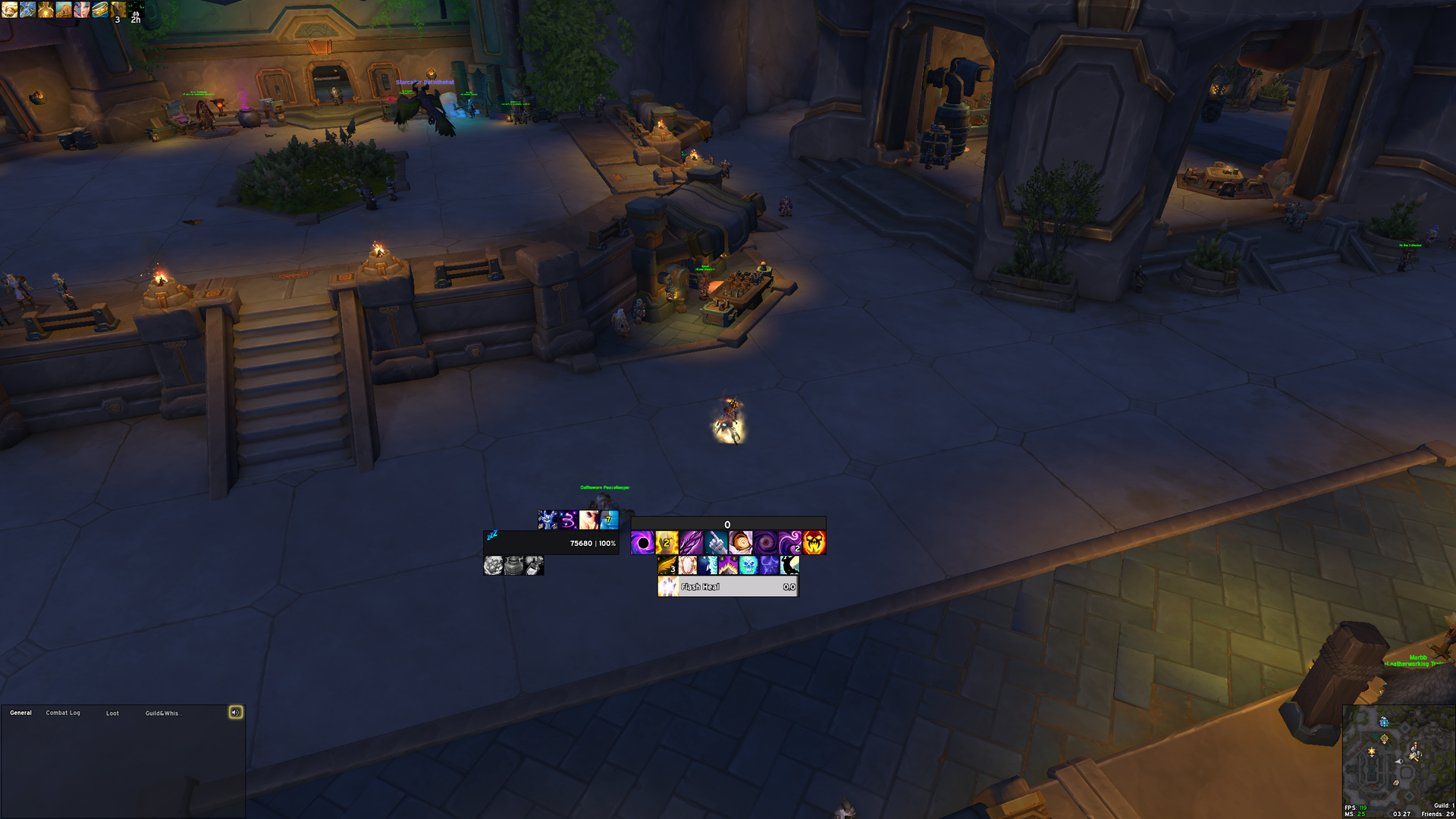
Task: Cast the purple eye vortex spell
Action: tap(765, 543)
